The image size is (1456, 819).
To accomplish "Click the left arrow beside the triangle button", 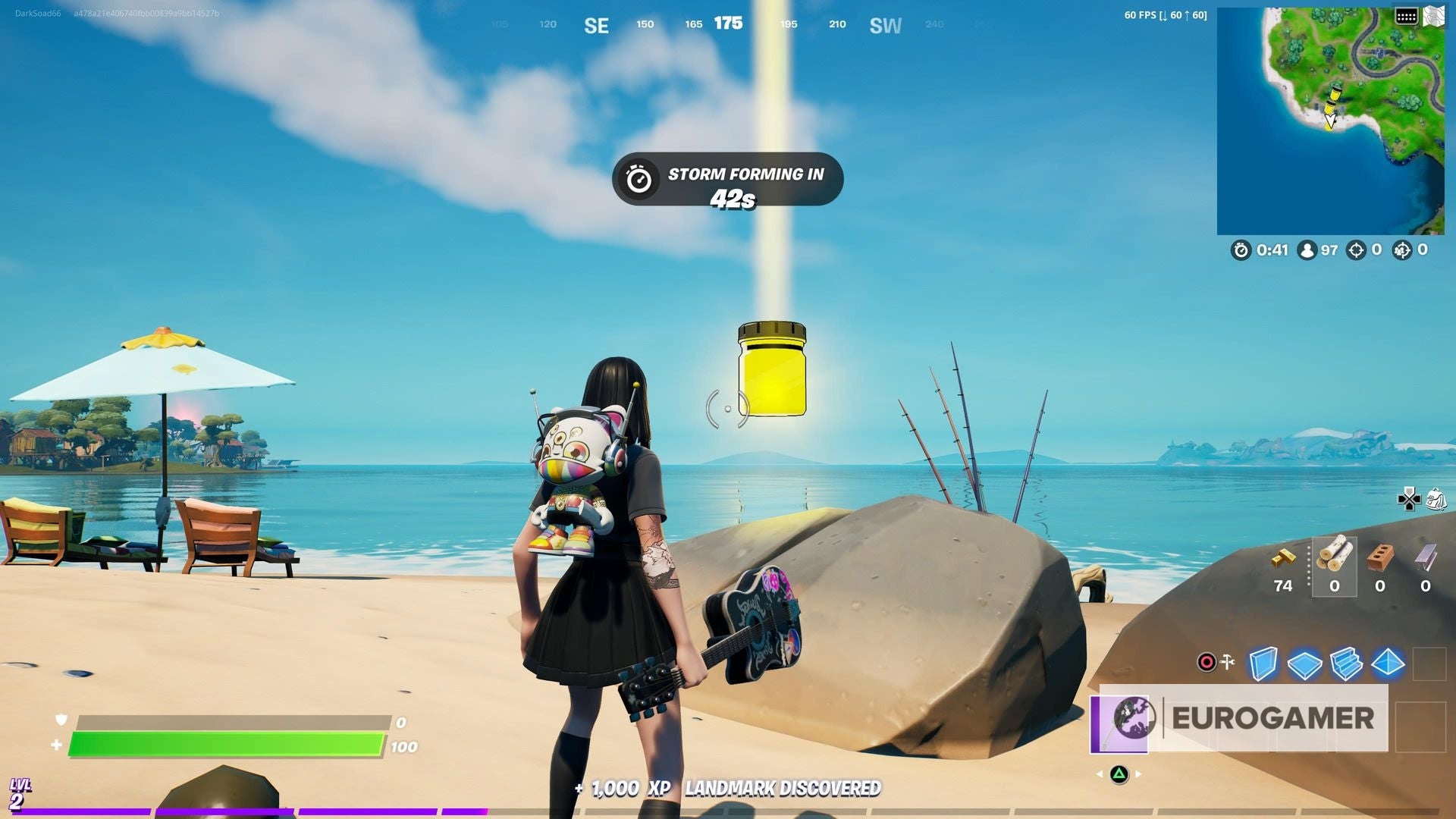I will (x=1100, y=773).
